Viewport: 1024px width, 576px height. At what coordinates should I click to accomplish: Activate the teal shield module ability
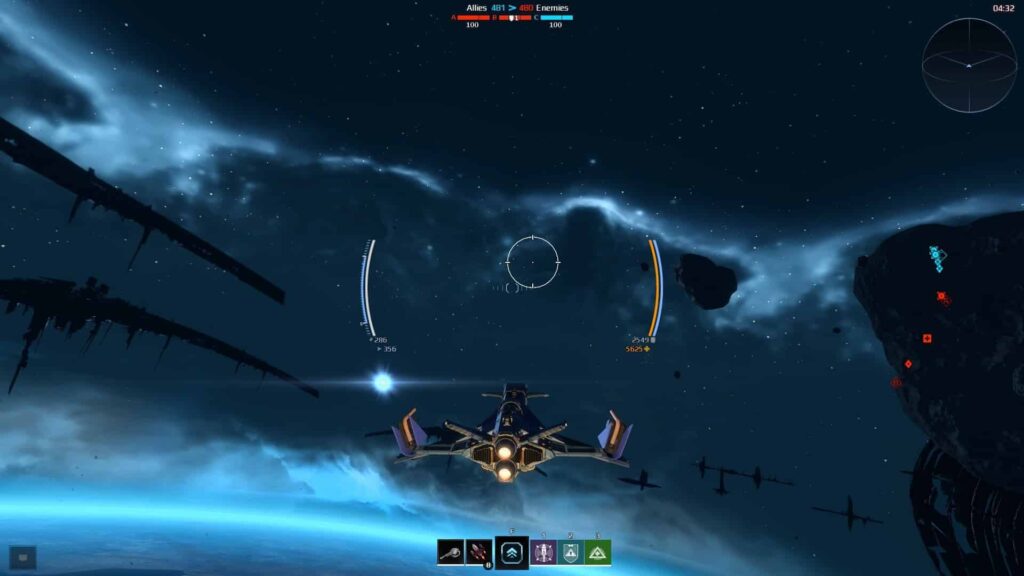coord(570,552)
